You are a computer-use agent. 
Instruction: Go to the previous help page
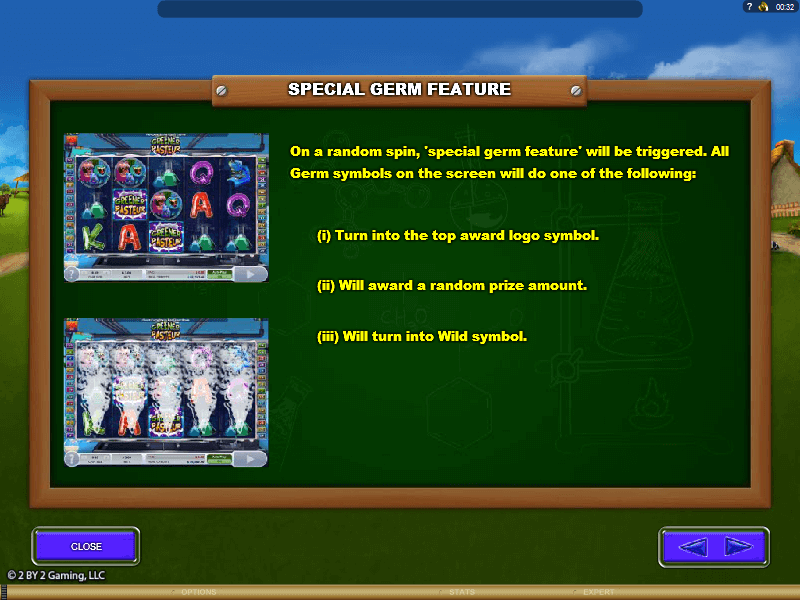693,547
